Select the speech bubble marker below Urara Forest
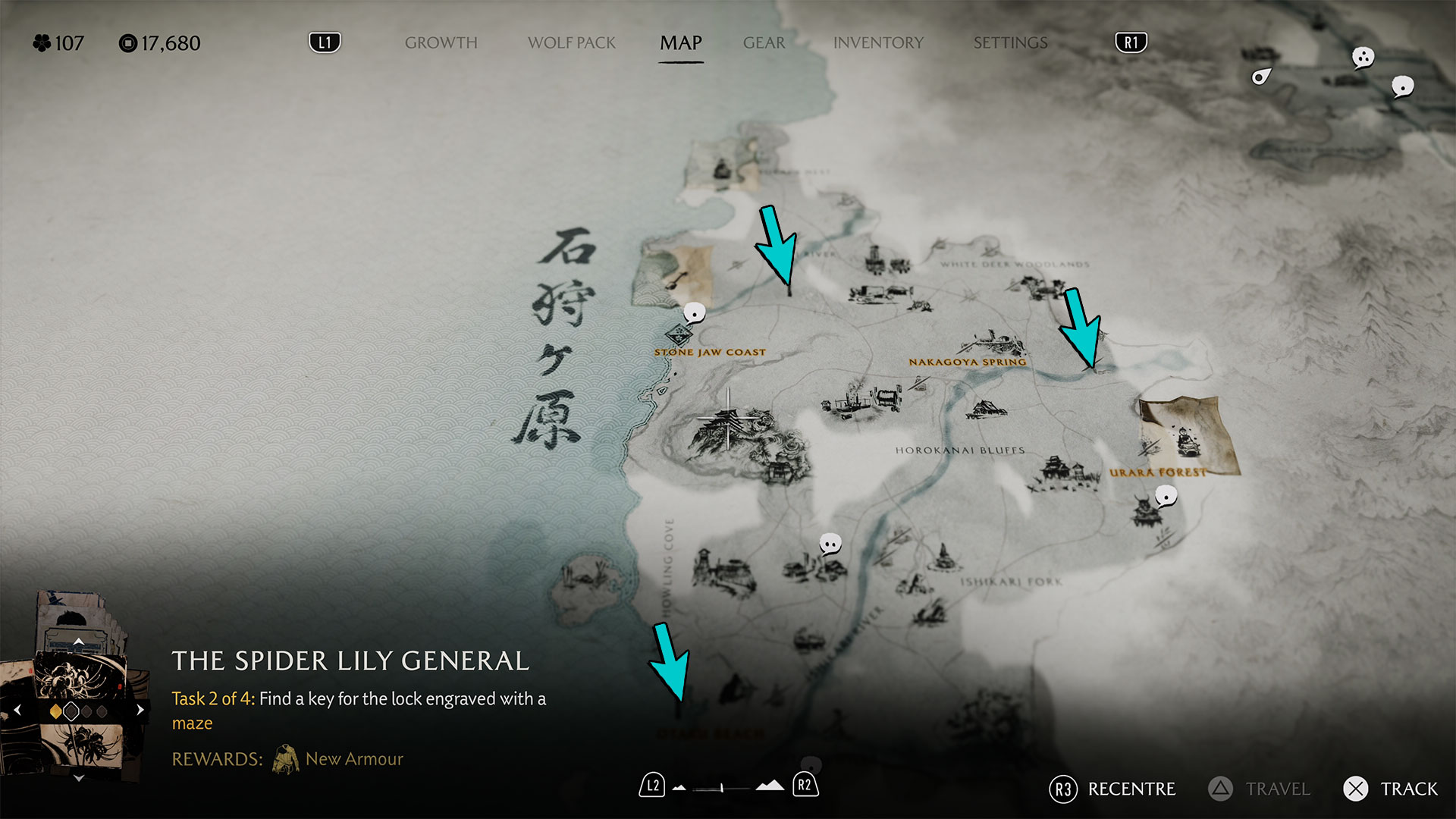This screenshot has height=819, width=1456. tap(1166, 497)
